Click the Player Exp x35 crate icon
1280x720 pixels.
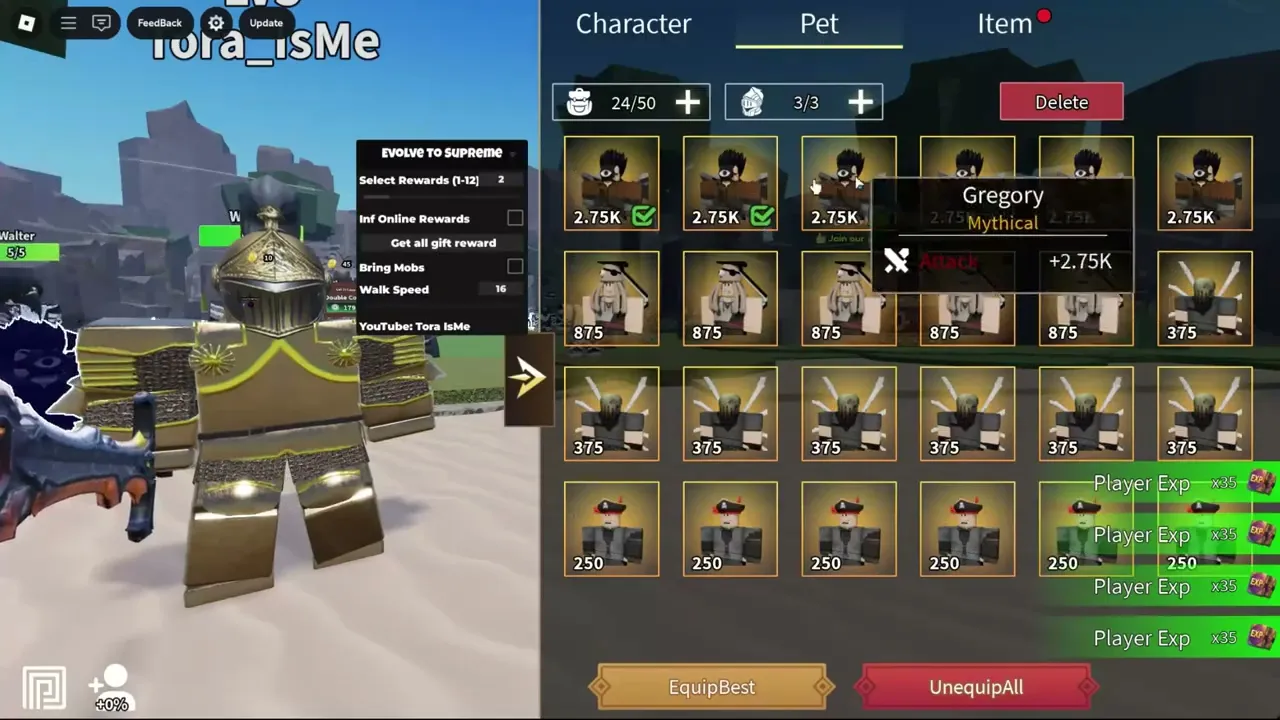pyautogui.click(x=1258, y=483)
